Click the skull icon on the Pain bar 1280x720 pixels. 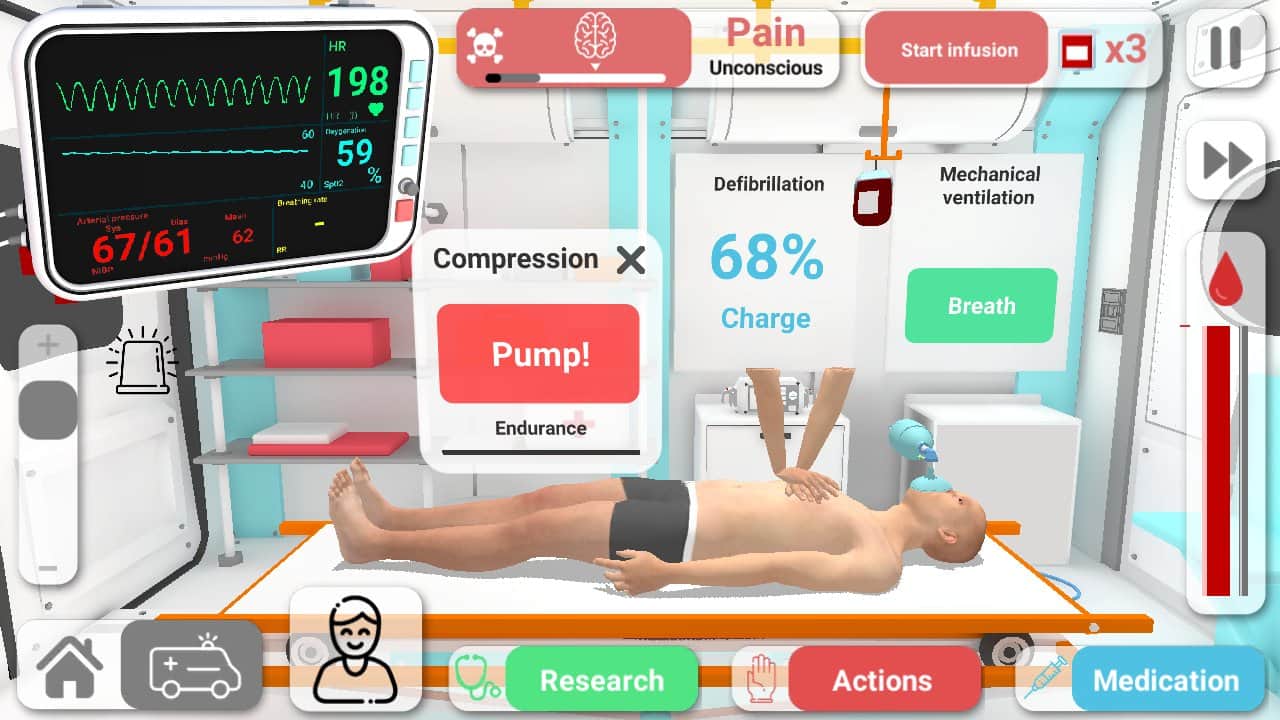click(485, 44)
